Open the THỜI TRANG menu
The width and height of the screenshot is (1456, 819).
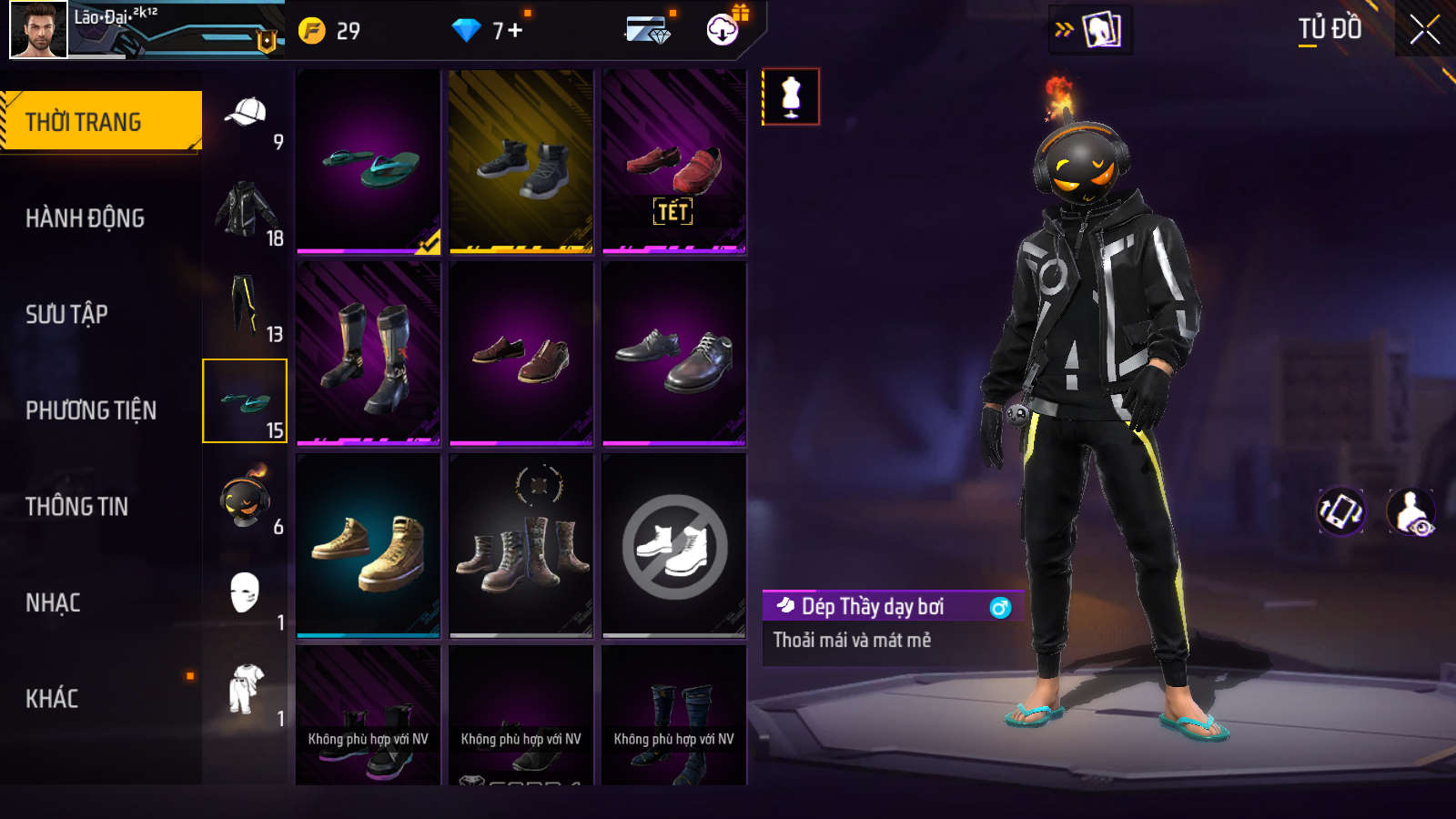[100, 121]
